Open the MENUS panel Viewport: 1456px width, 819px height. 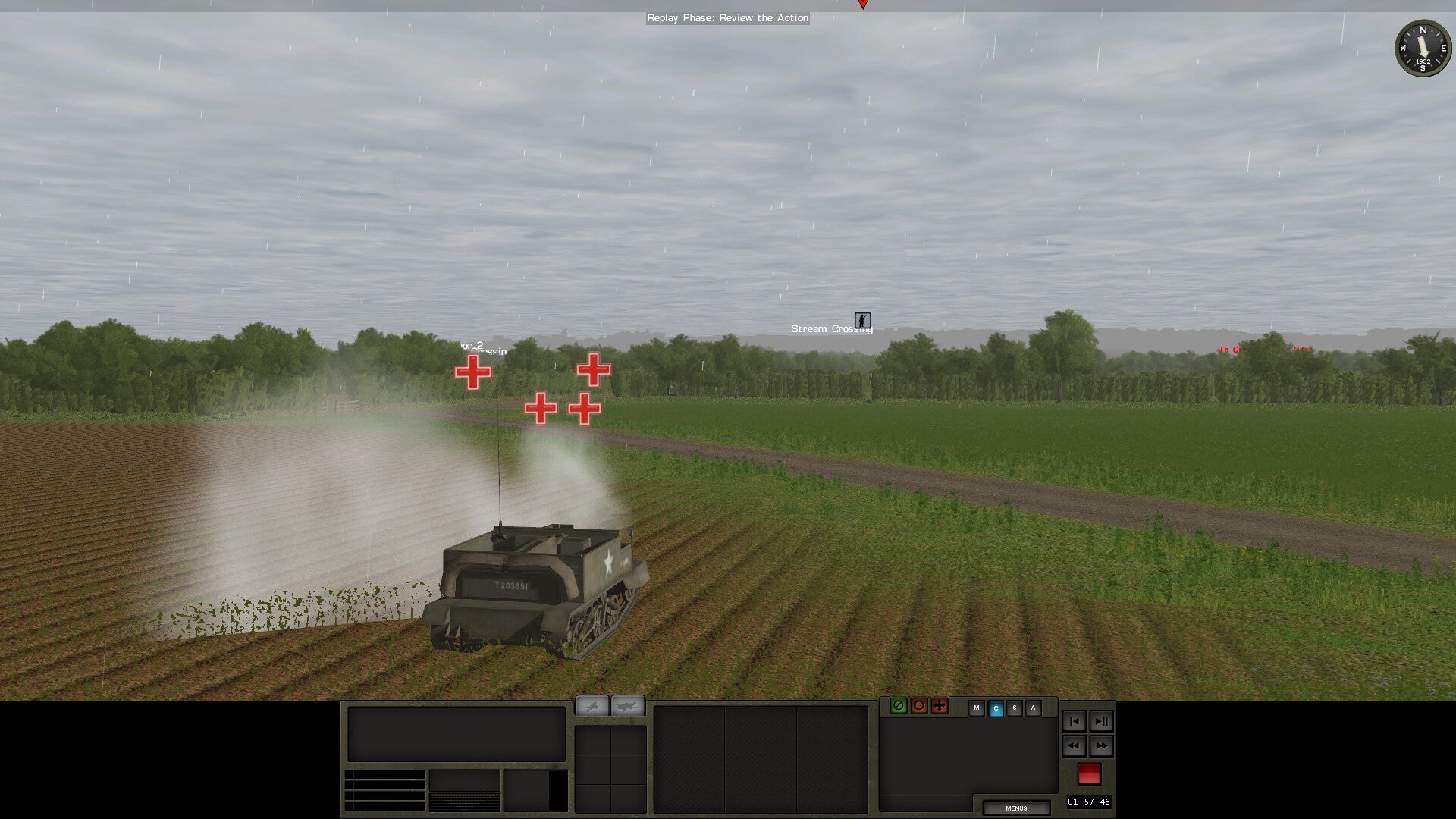pyautogui.click(x=1016, y=808)
